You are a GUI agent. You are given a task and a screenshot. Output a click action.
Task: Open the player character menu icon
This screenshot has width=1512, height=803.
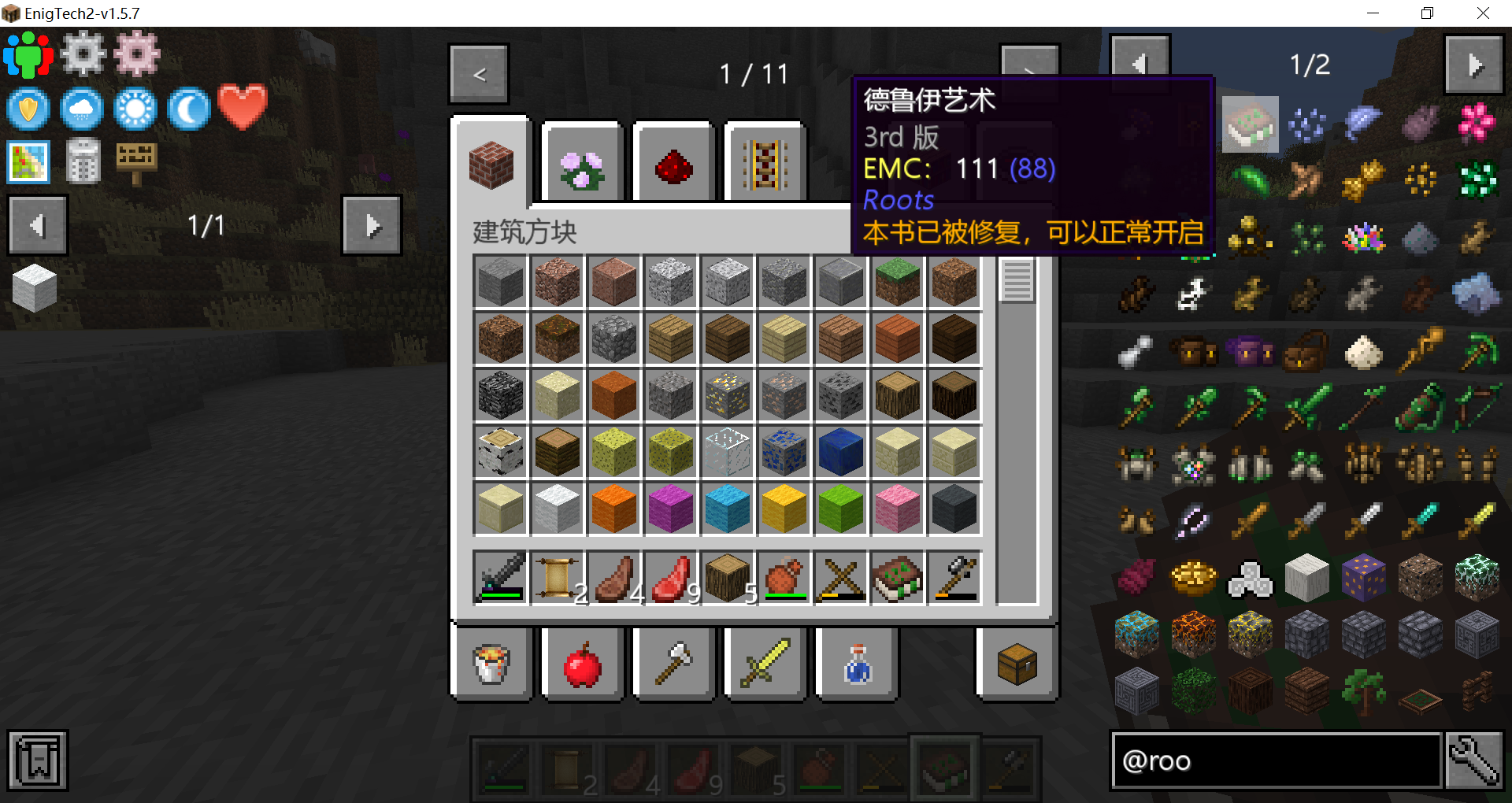pos(28,54)
